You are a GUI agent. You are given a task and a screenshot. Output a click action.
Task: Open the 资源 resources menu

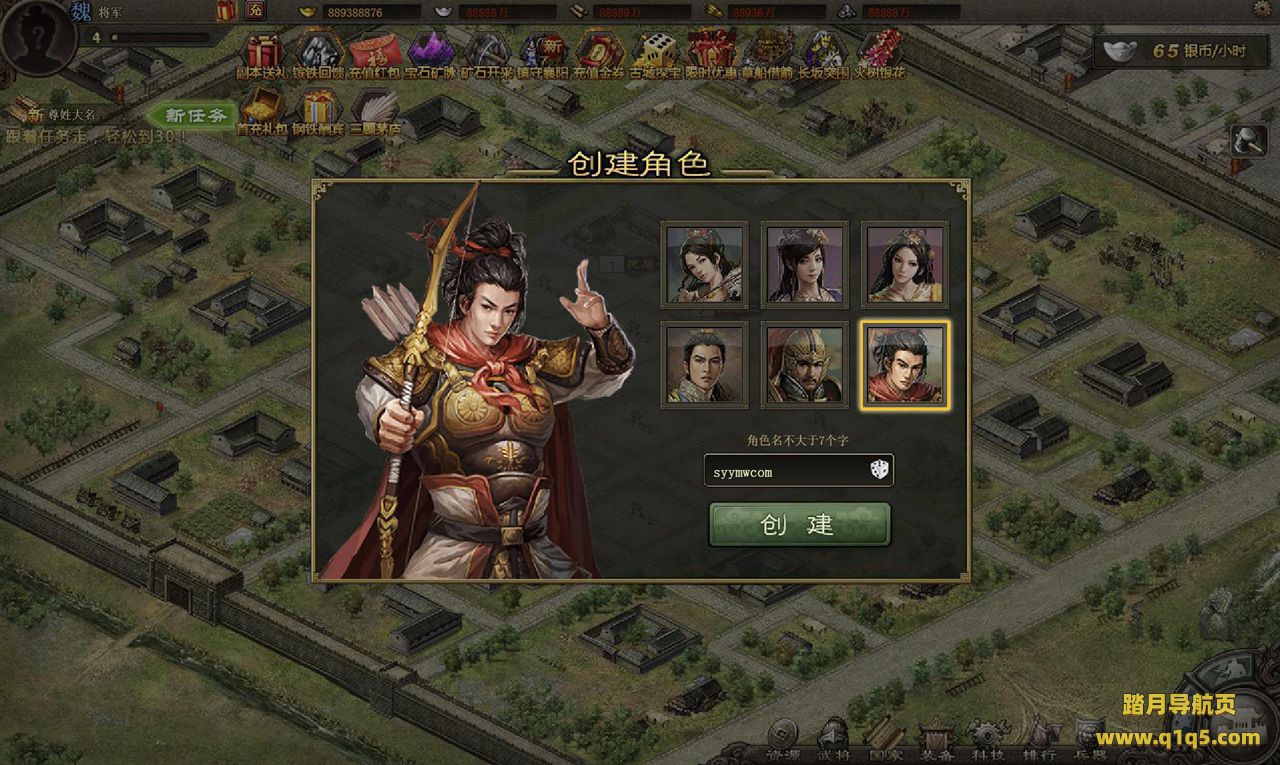tap(782, 740)
